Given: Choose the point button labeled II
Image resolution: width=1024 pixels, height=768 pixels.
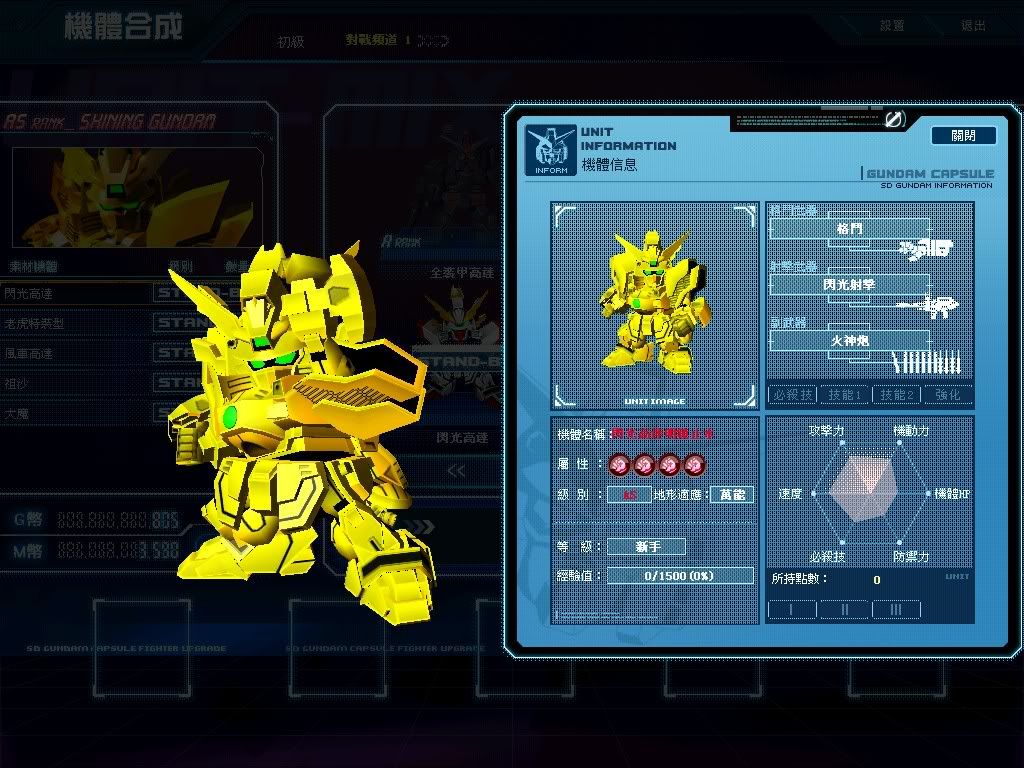Looking at the screenshot, I should [844, 609].
